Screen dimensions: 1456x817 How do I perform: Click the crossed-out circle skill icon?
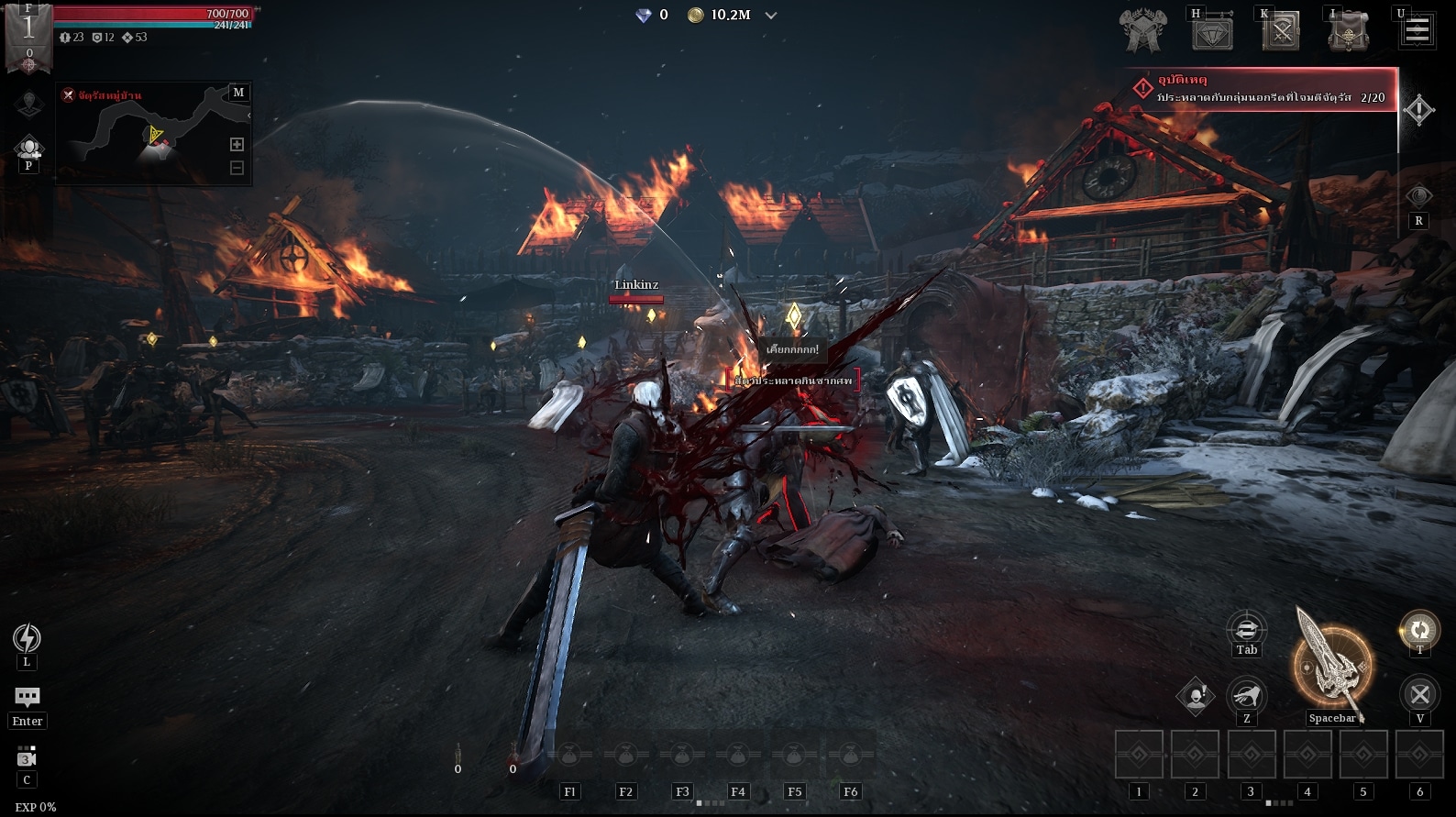1419,694
